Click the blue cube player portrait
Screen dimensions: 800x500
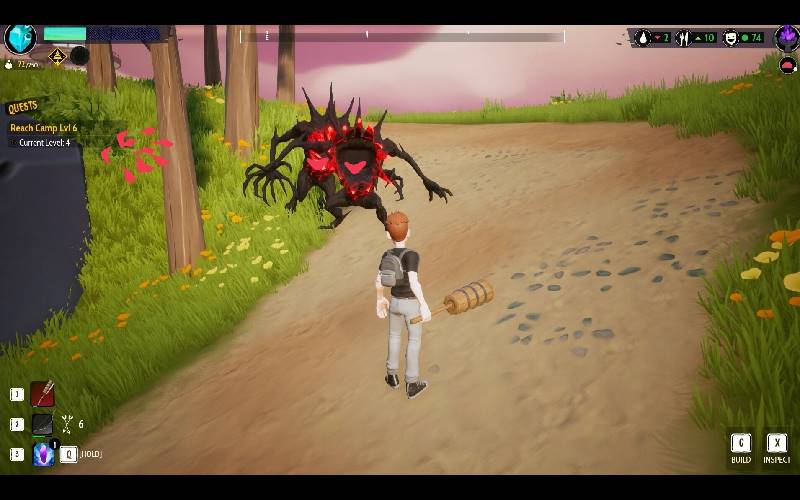pyautogui.click(x=20, y=38)
